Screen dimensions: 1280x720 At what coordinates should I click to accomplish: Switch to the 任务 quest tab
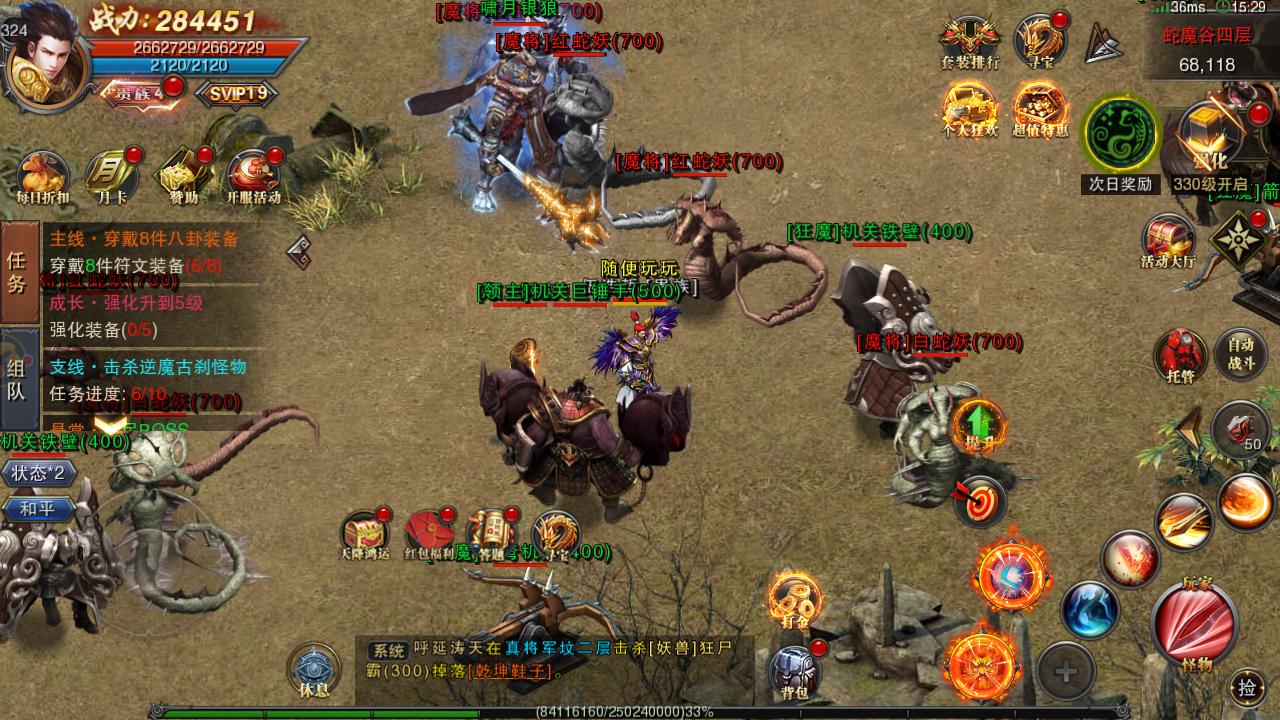pyautogui.click(x=18, y=272)
